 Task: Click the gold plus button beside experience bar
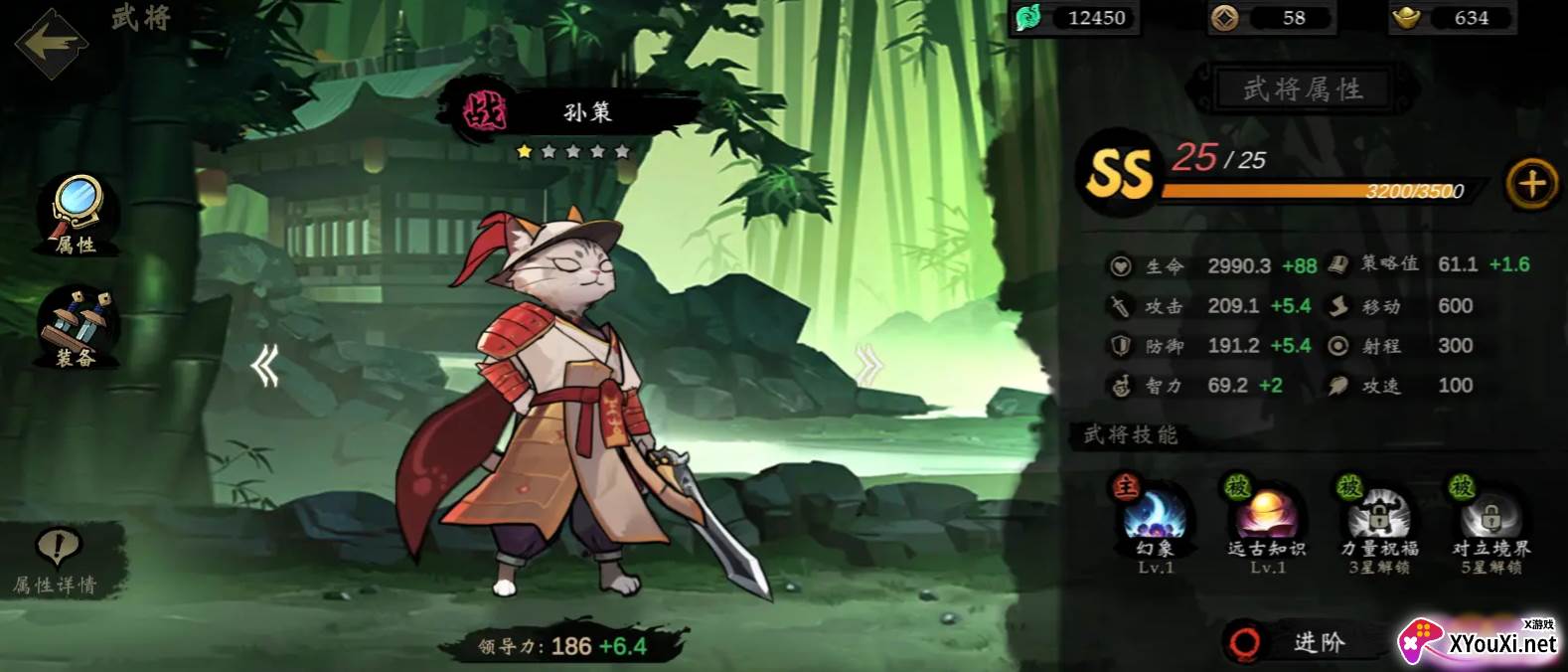pos(1531,184)
